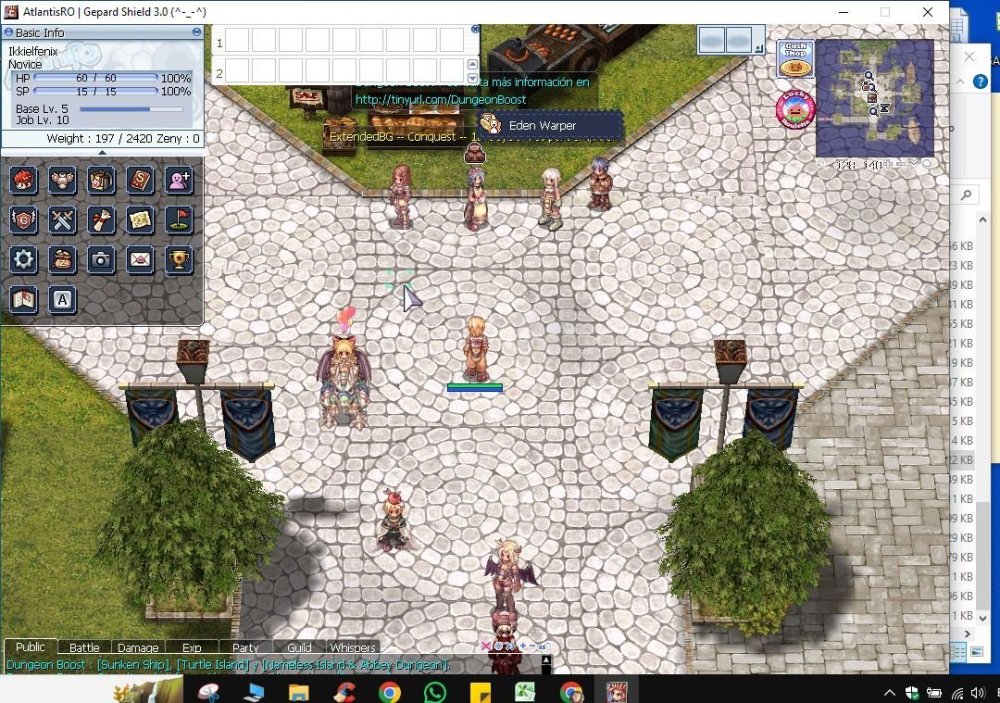Open the guild shield icon
This screenshot has width=1000, height=703.
(x=24, y=220)
